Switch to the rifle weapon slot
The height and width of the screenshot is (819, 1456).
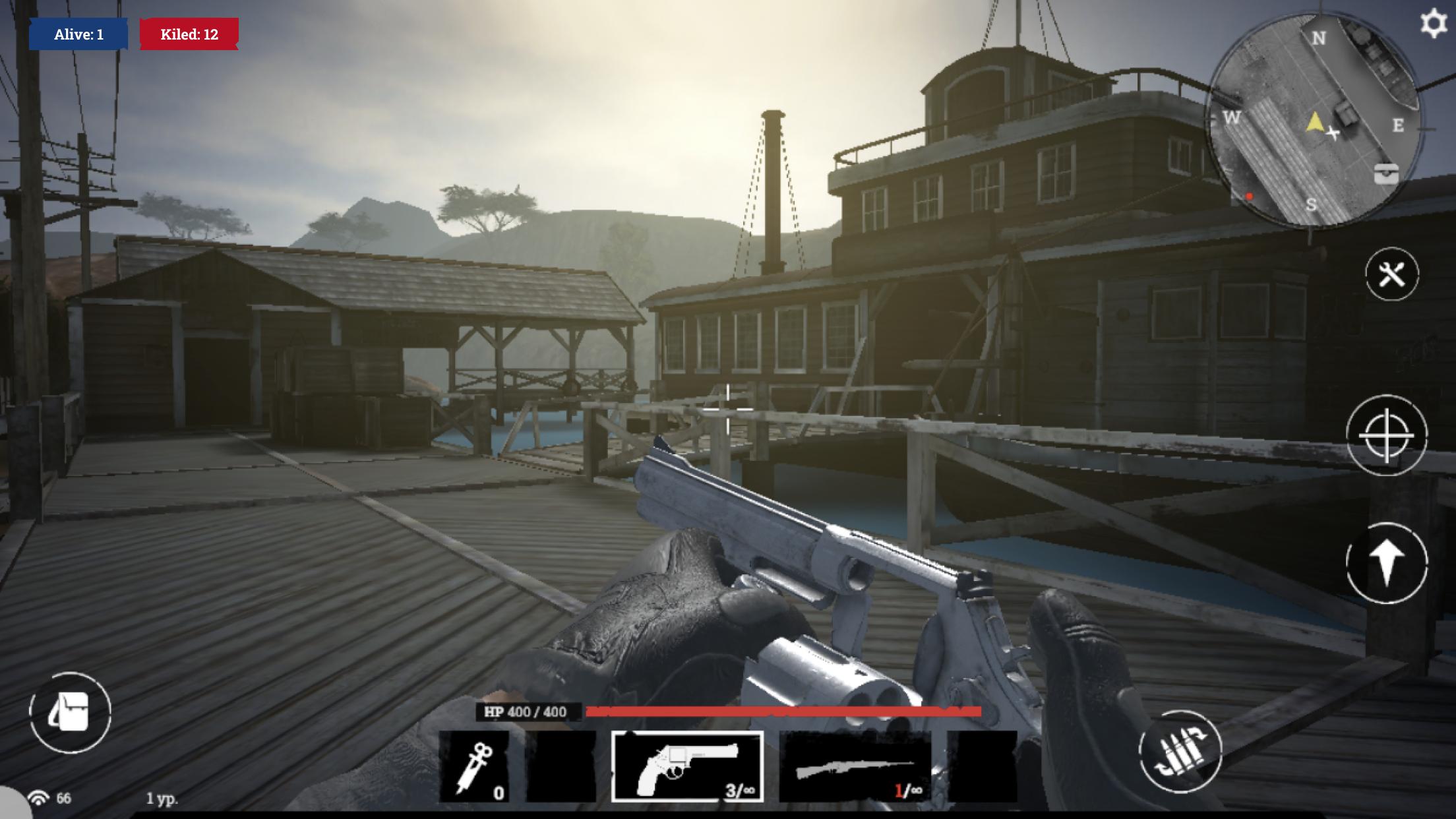click(x=855, y=766)
